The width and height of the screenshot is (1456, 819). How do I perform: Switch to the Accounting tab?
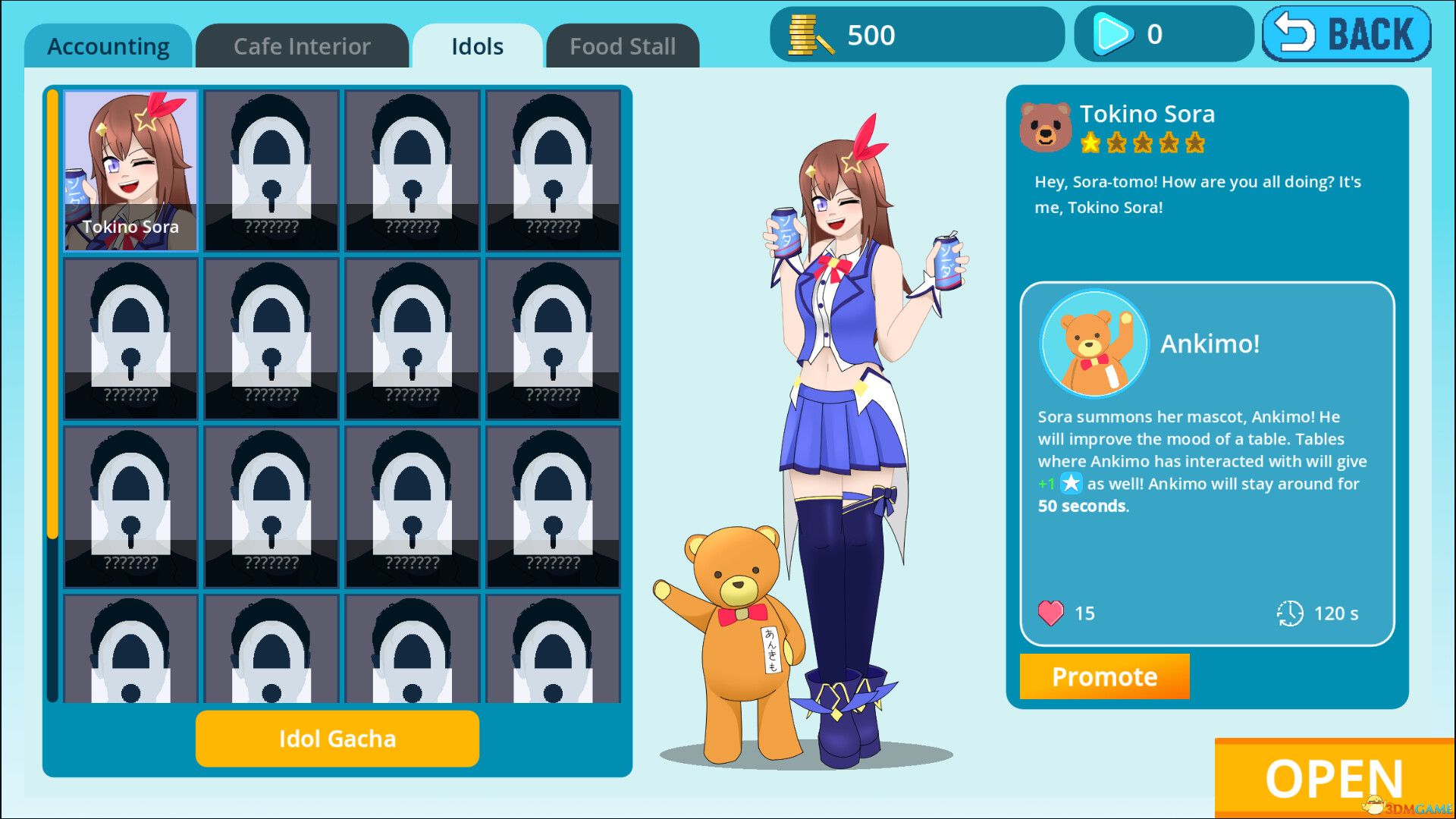[108, 45]
